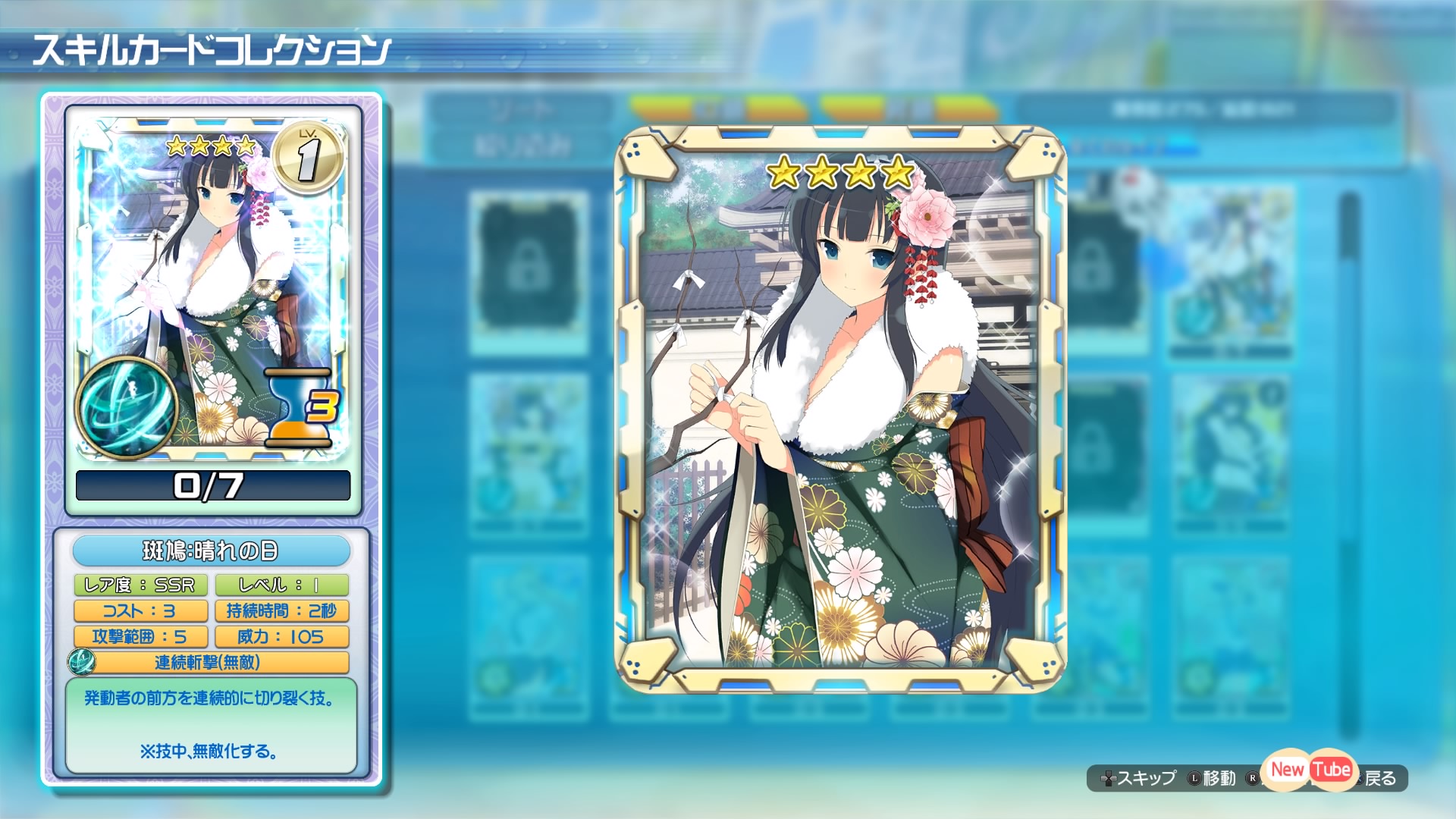Image resolution: width=1456 pixels, height=819 pixels.
Task: Open the 絞り込み filter dropdown
Action: 523,141
